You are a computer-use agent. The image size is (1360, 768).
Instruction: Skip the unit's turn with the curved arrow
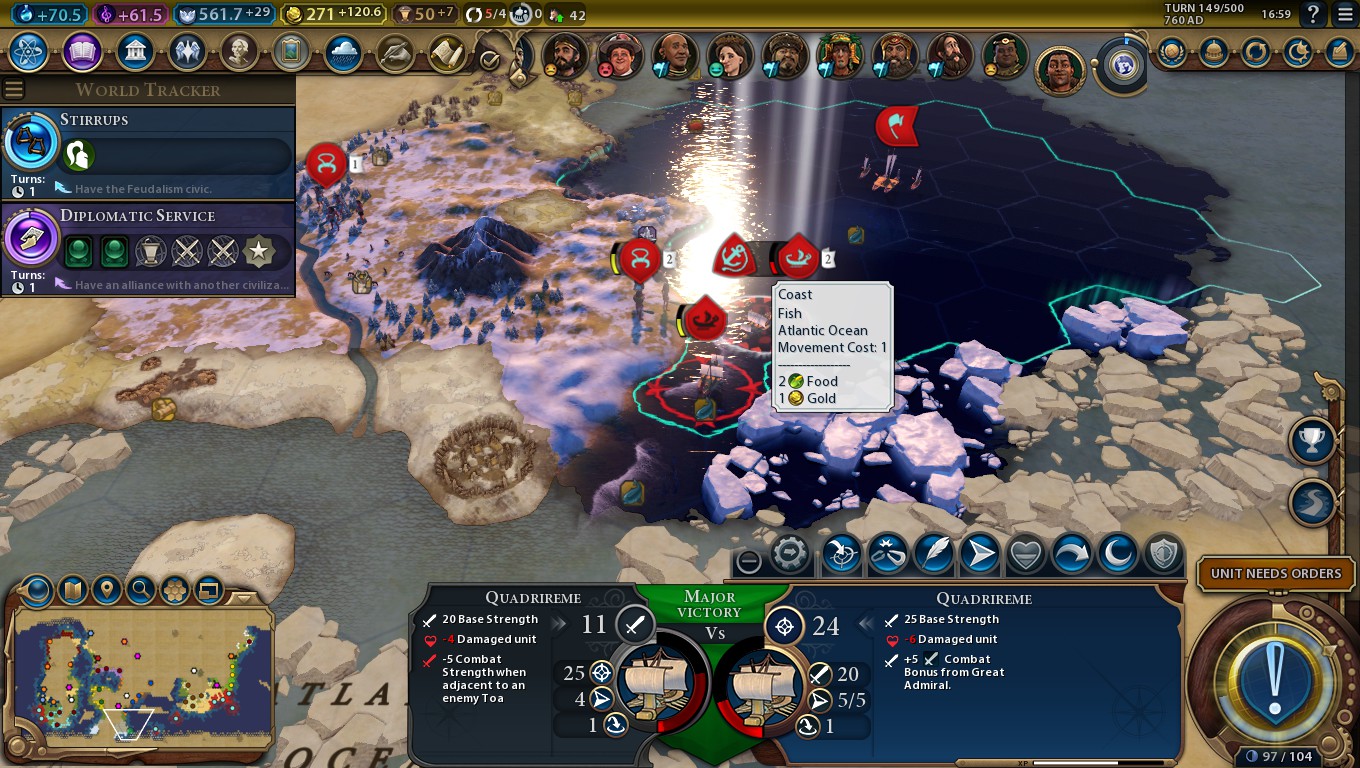pyautogui.click(x=1071, y=555)
